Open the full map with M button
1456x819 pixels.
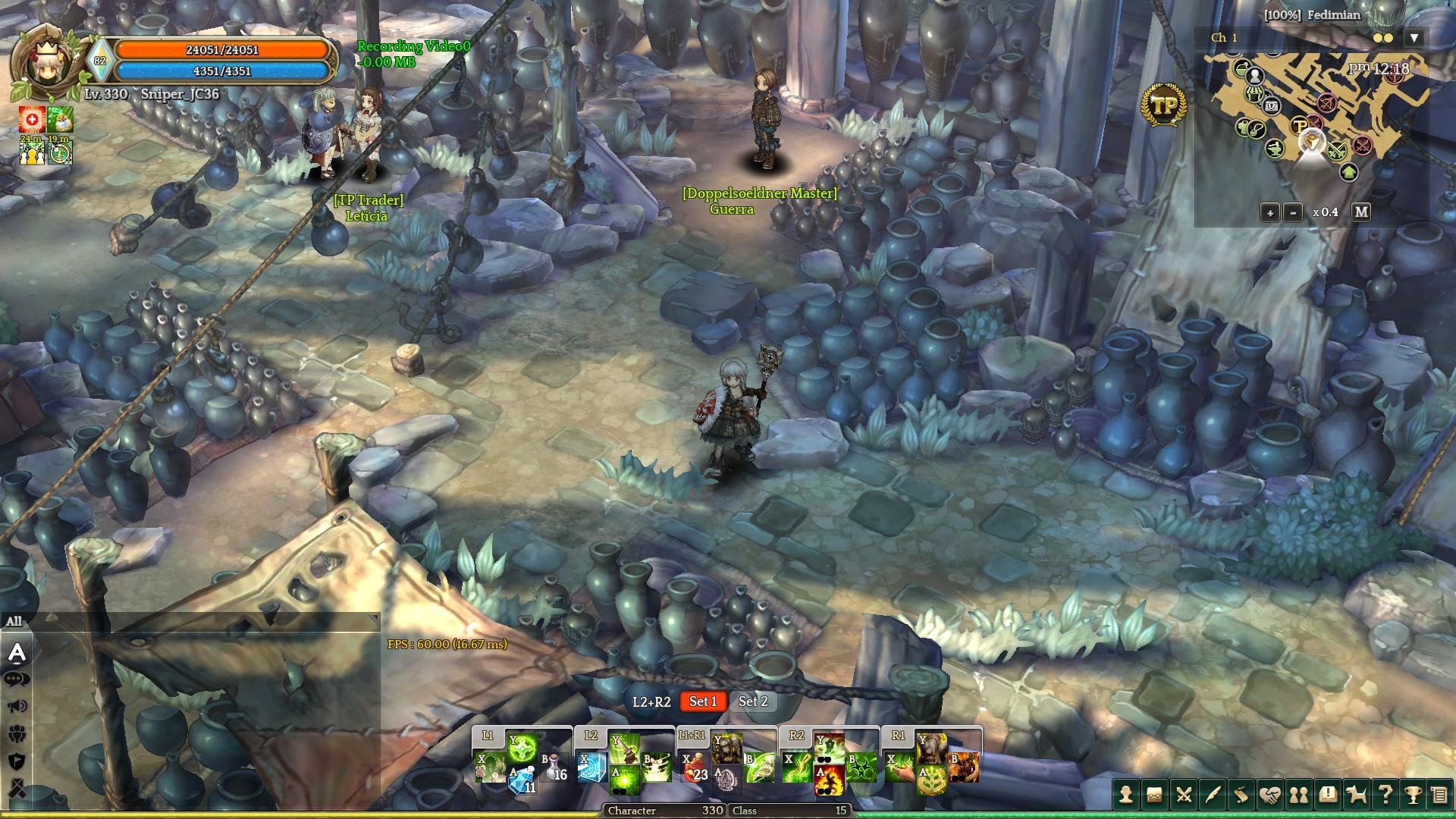1361,212
